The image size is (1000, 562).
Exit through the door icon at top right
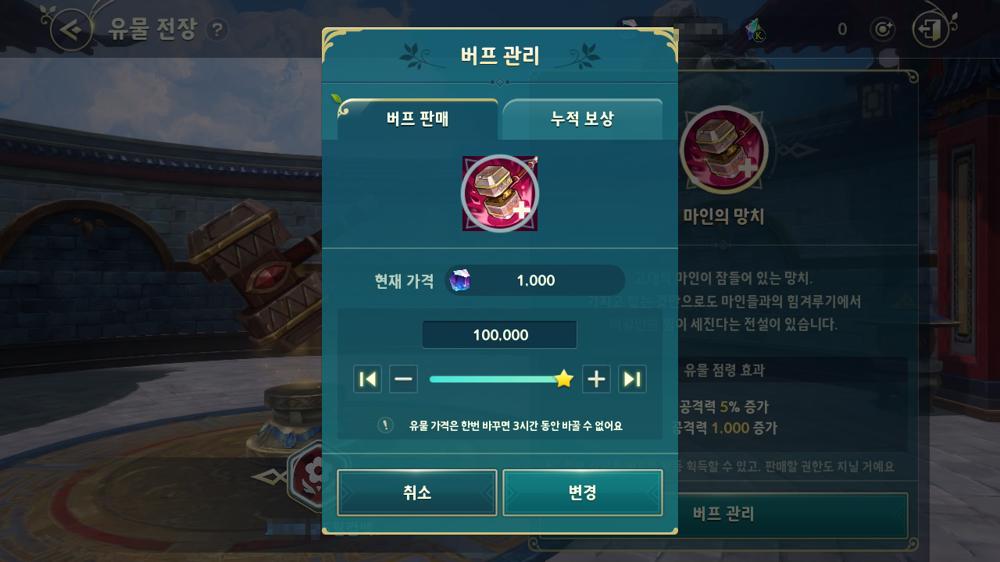point(931,29)
